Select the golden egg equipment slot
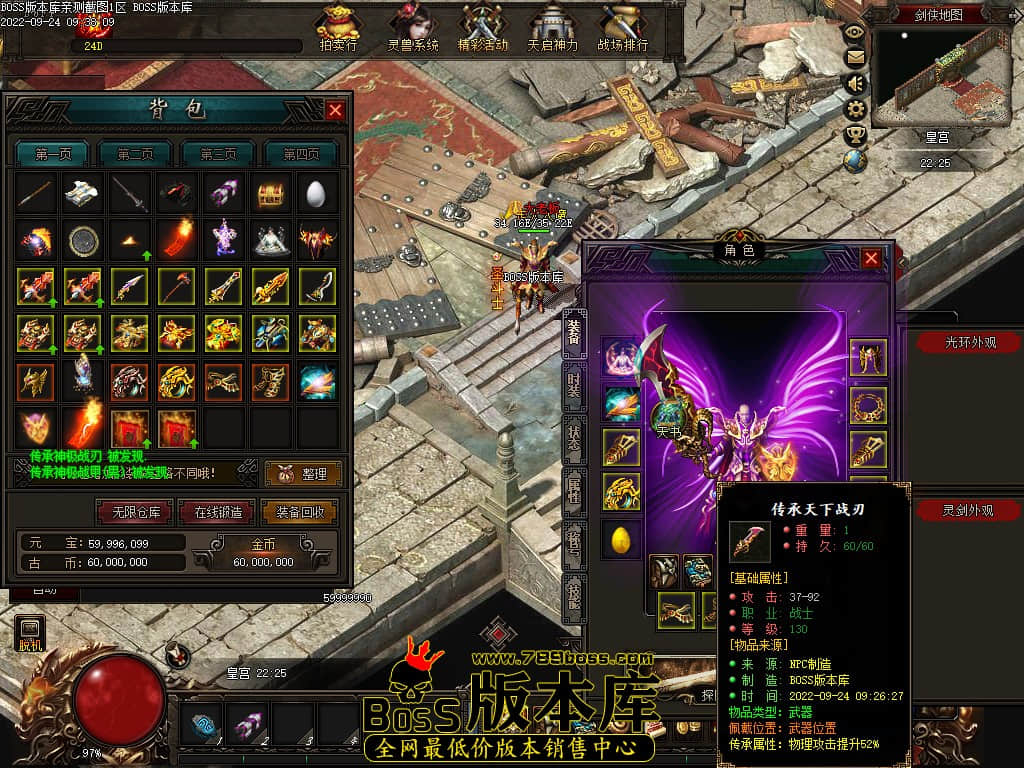The image size is (1024, 768). click(x=620, y=540)
